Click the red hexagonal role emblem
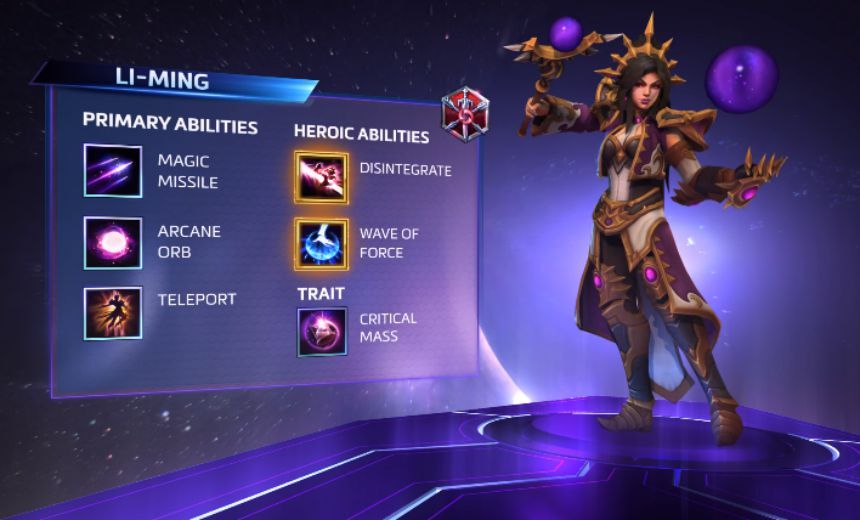 (x=466, y=116)
